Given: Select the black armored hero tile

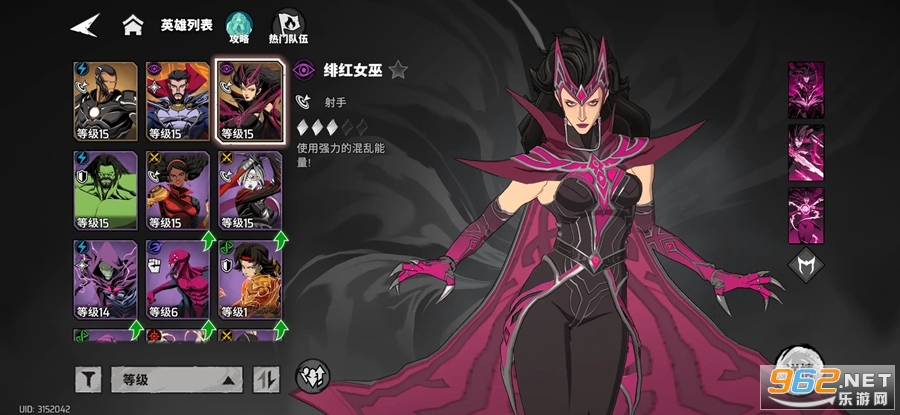Looking at the screenshot, I should 104,101.
